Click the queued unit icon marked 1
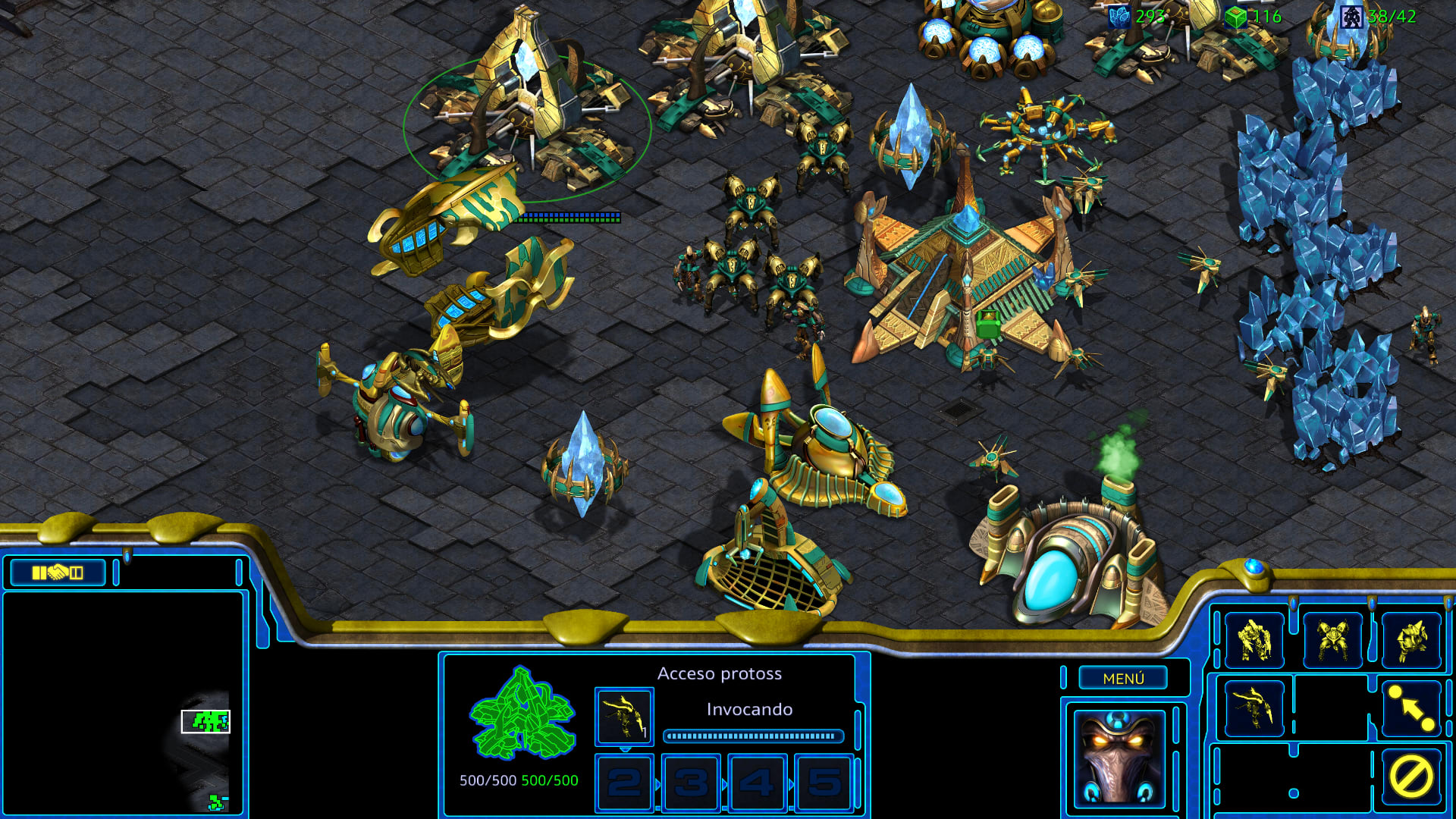The width and height of the screenshot is (1456, 819). (625, 717)
